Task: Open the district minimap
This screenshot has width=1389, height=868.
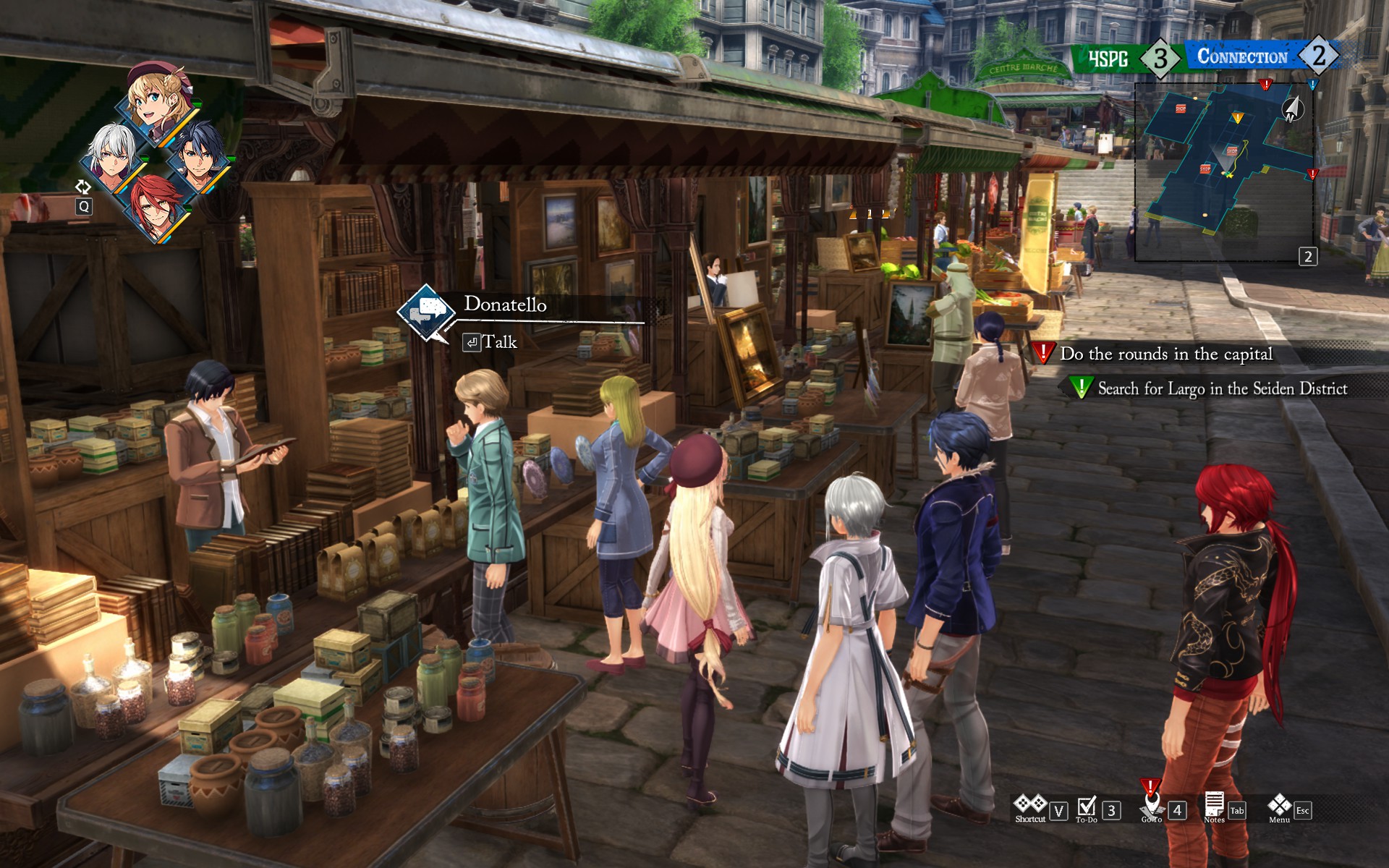Action: click(1223, 170)
